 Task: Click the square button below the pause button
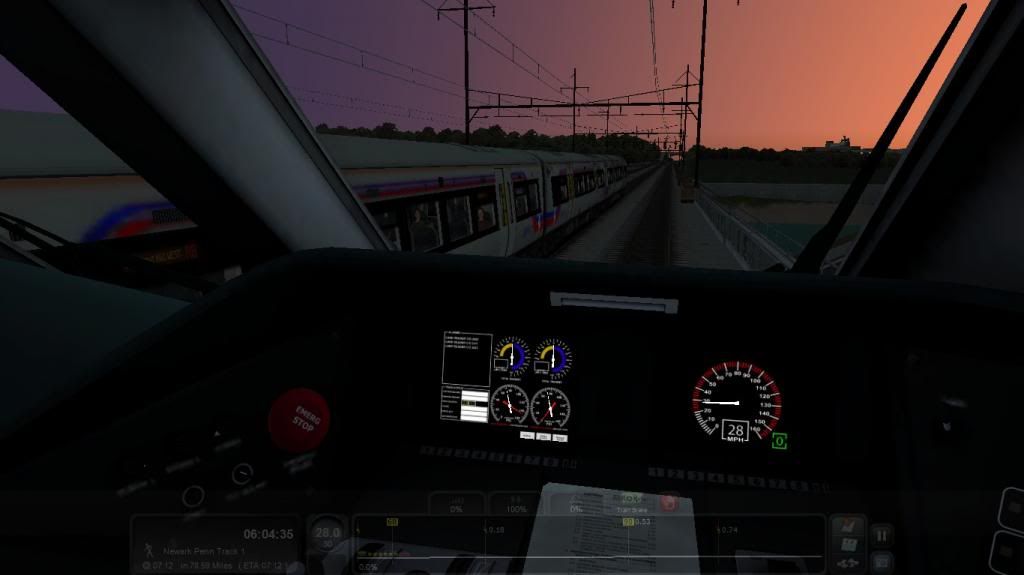click(881, 560)
